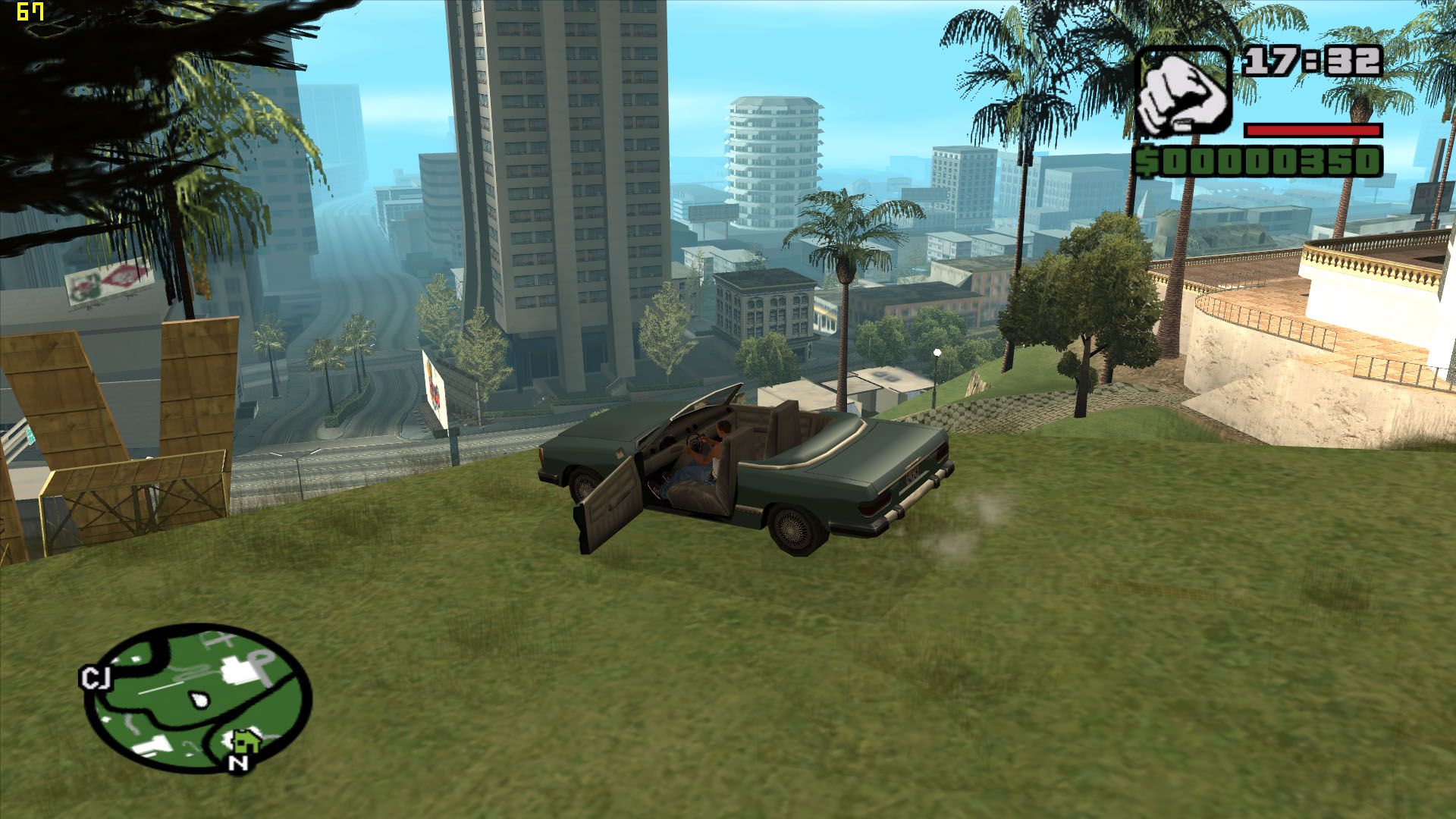Click the north N marker on the radar
The image size is (1456, 819).
(x=238, y=763)
